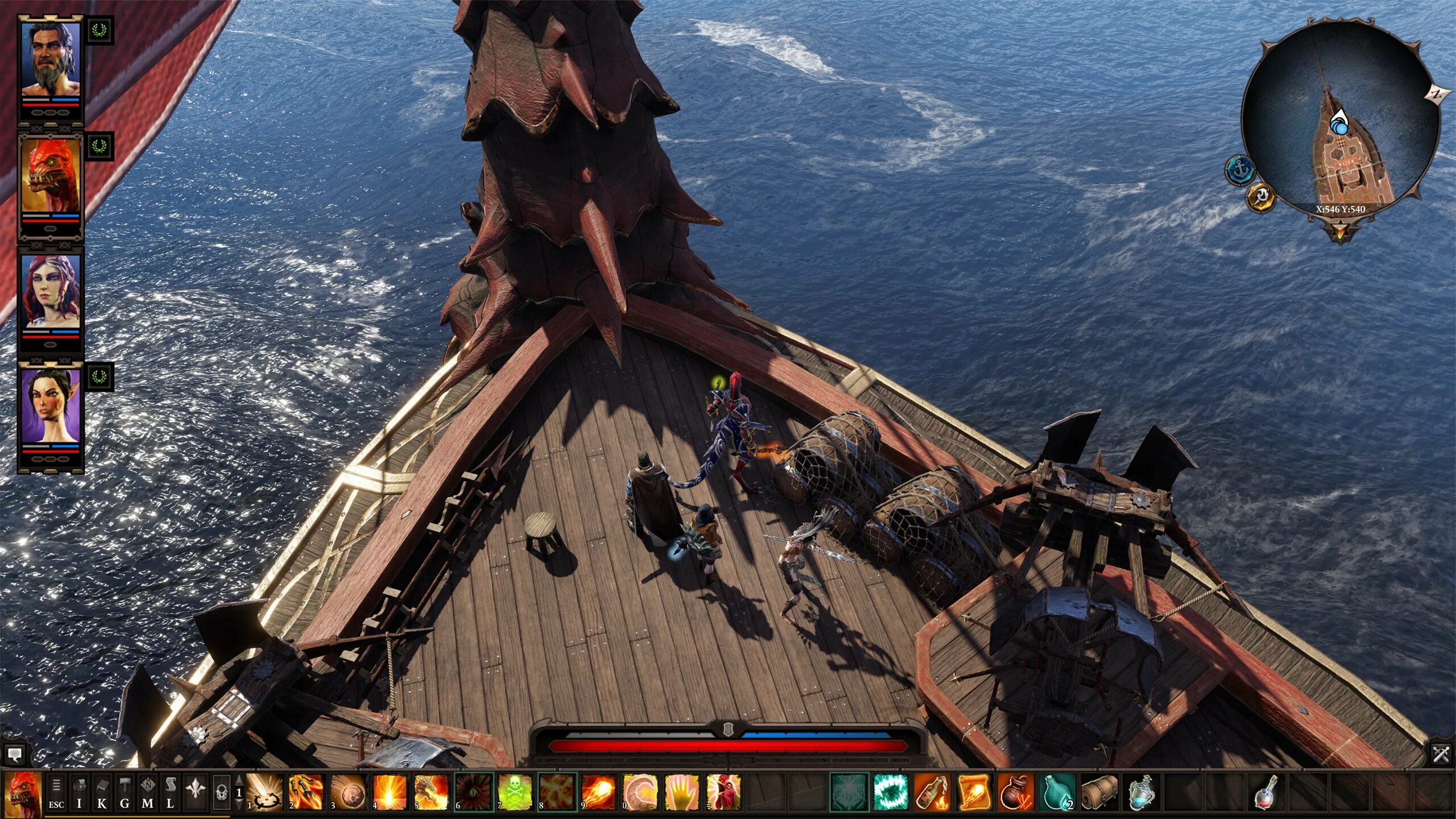Screen dimensions: 1456x819
Task: Open the inventory with the I button
Action: pos(80,792)
